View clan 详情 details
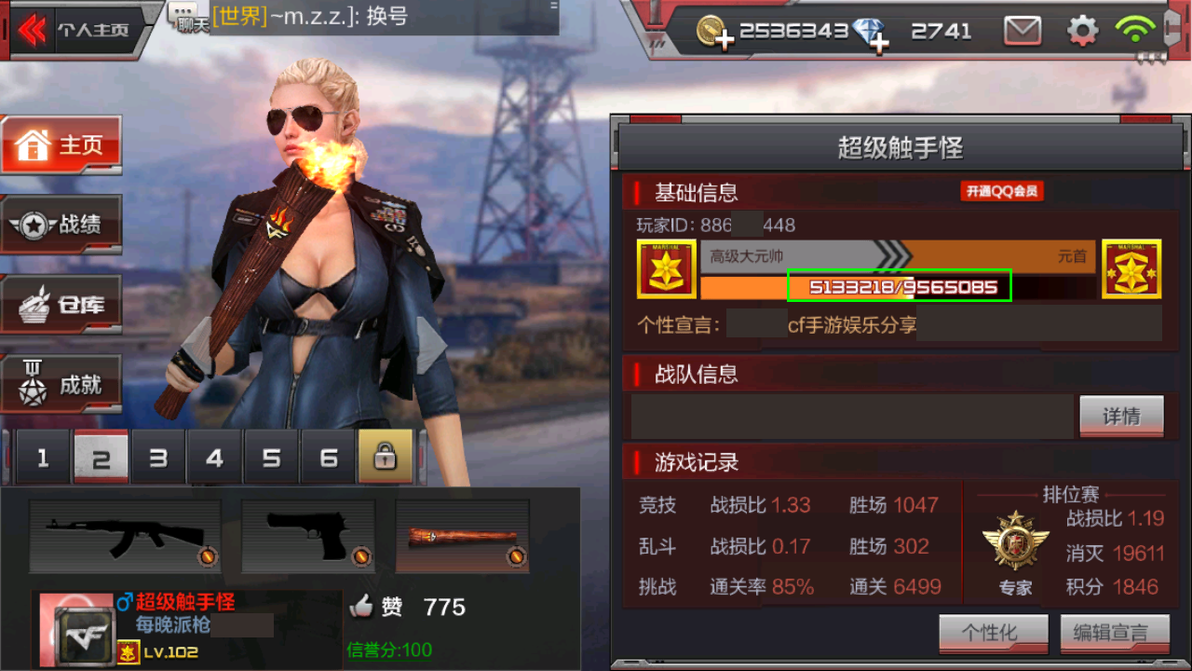 click(x=1121, y=416)
